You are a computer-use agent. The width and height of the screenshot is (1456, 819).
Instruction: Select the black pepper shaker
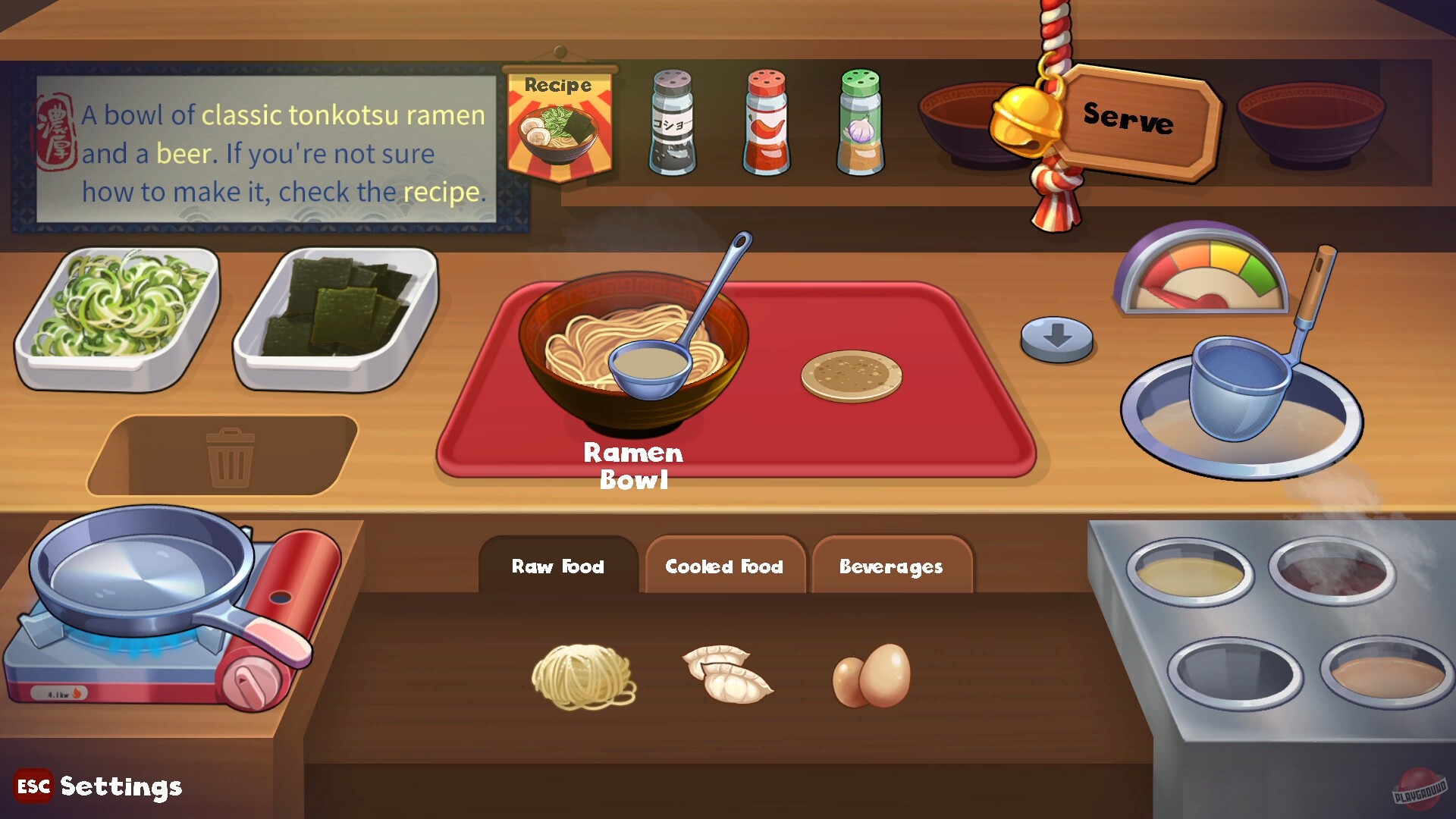click(x=672, y=121)
